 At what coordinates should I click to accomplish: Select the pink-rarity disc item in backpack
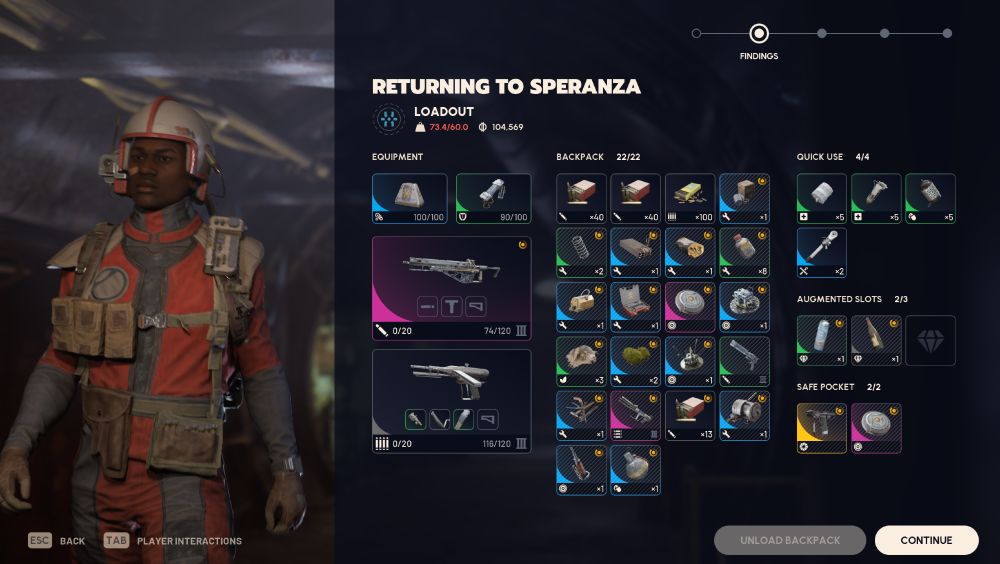690,306
